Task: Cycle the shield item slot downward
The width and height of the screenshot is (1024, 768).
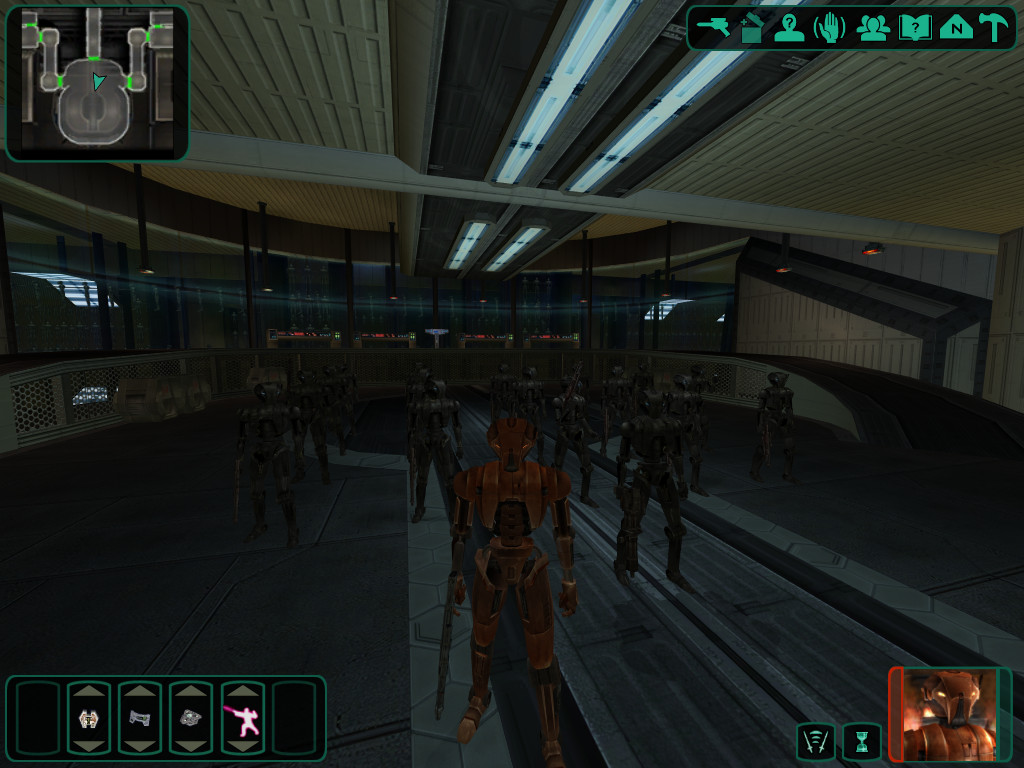Action: click(88, 745)
